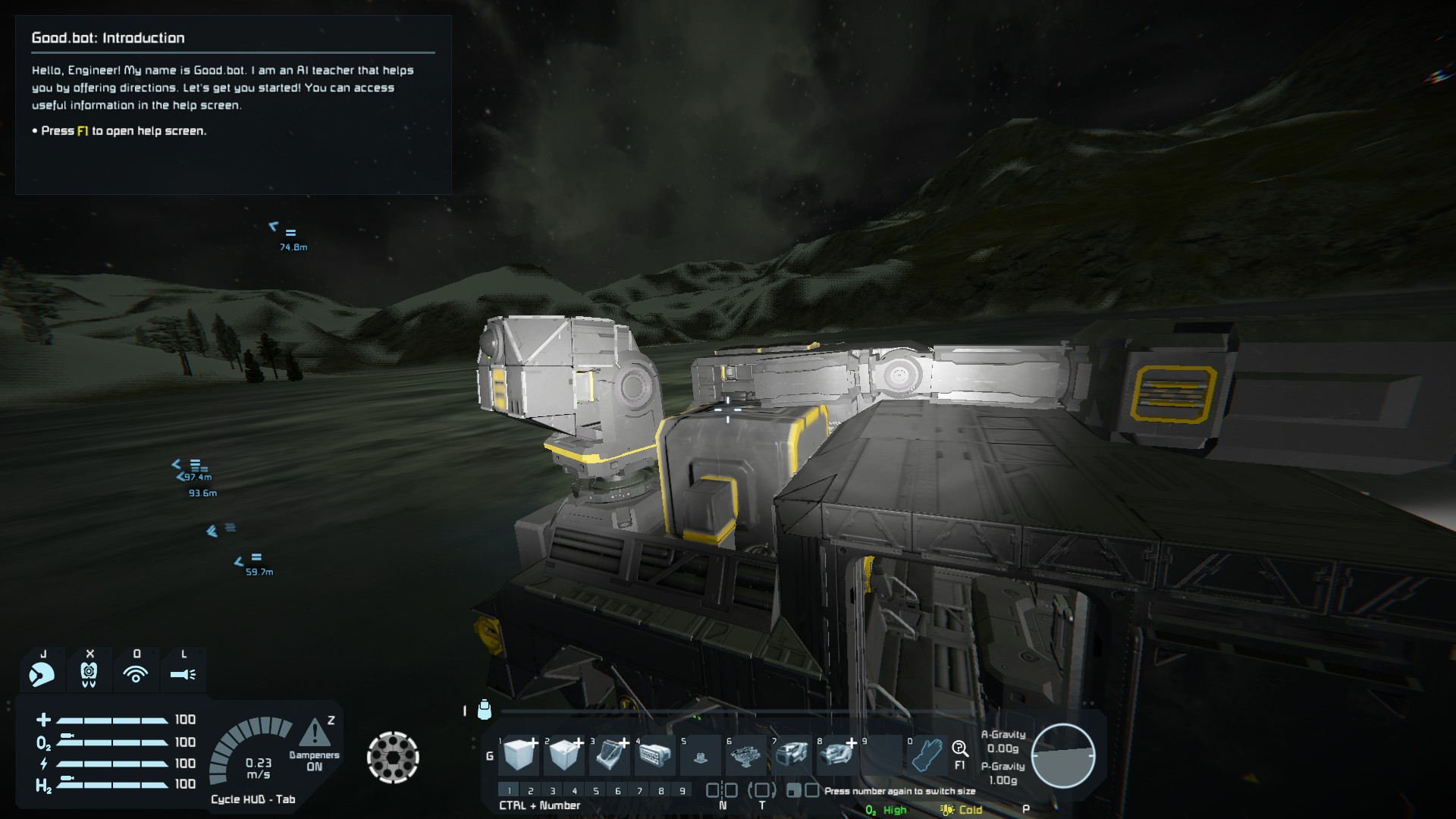The width and height of the screenshot is (1456, 819).
Task: Open the help magnifier icon
Action: coord(960,749)
